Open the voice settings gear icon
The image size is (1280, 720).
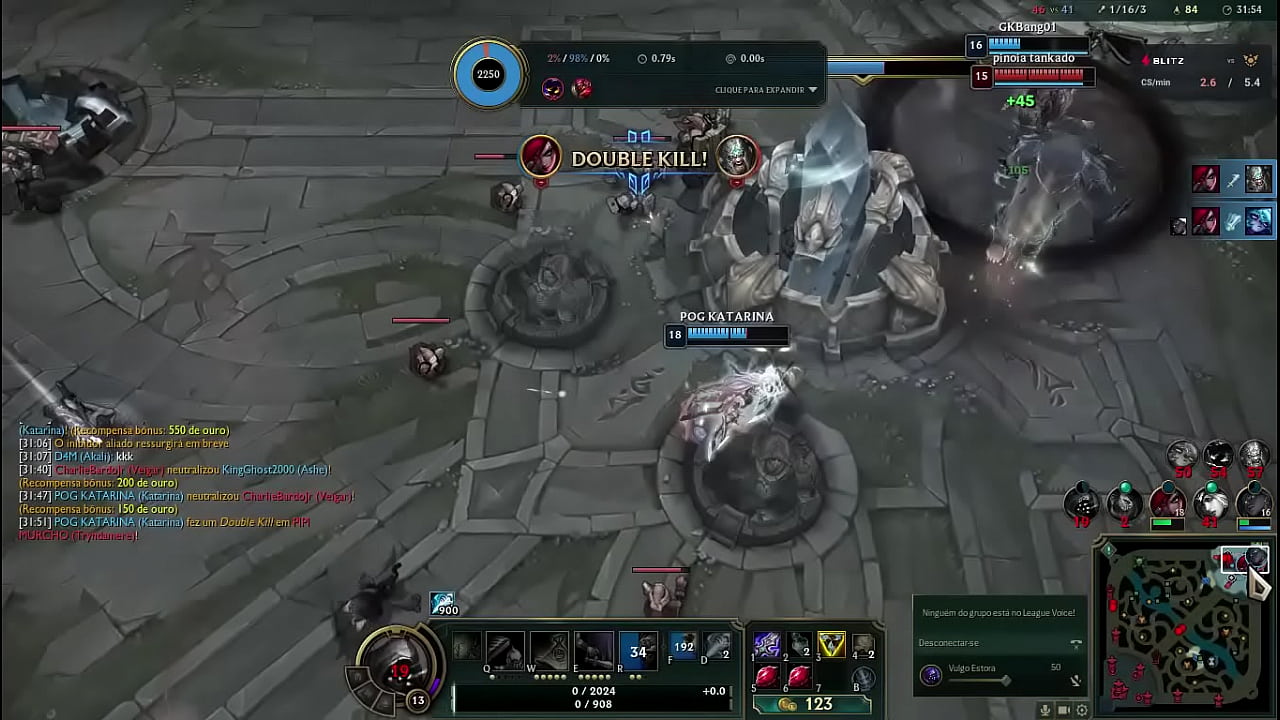pyautogui.click(x=1081, y=710)
